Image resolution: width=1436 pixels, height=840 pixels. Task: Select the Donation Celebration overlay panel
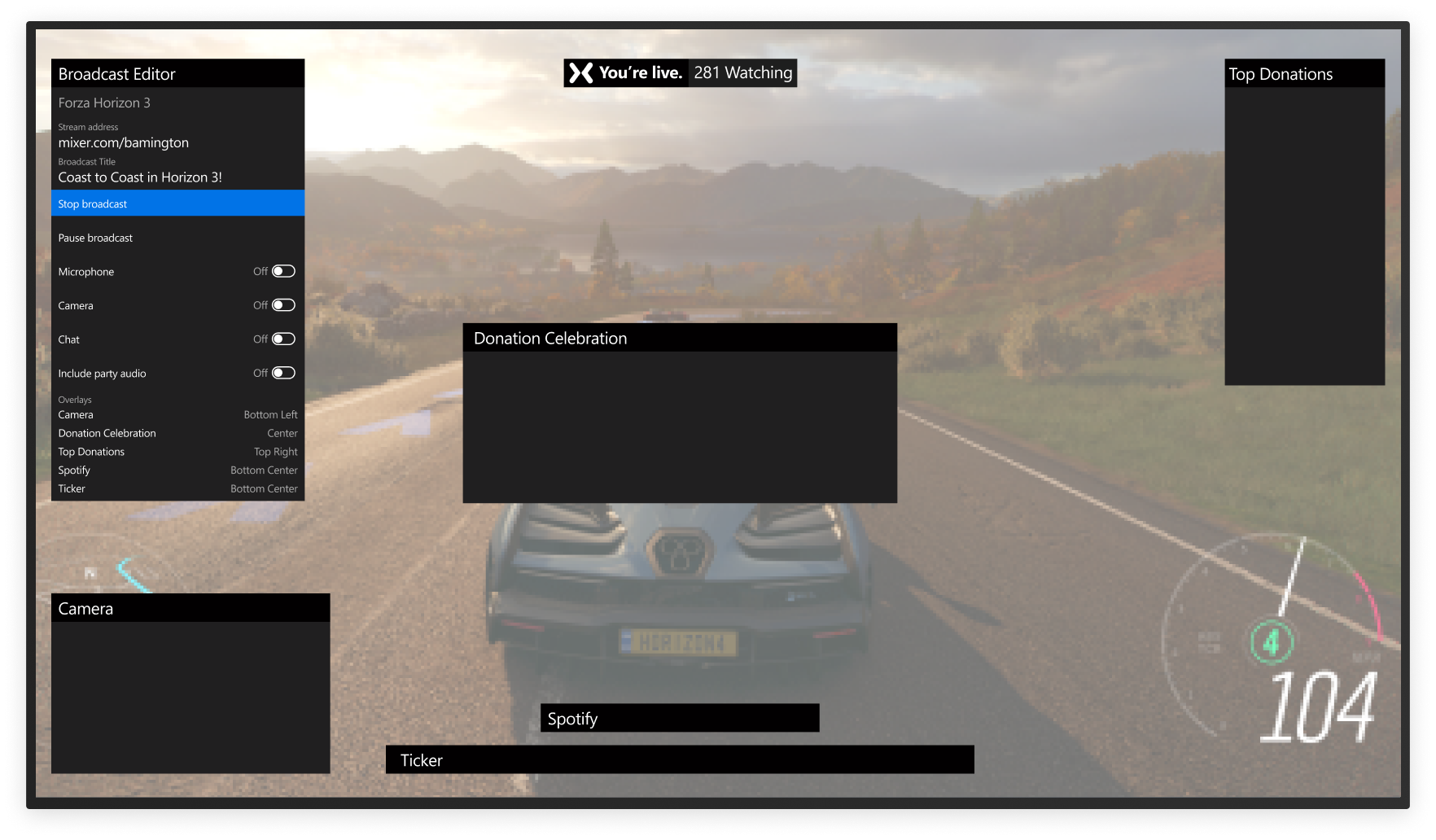680,337
